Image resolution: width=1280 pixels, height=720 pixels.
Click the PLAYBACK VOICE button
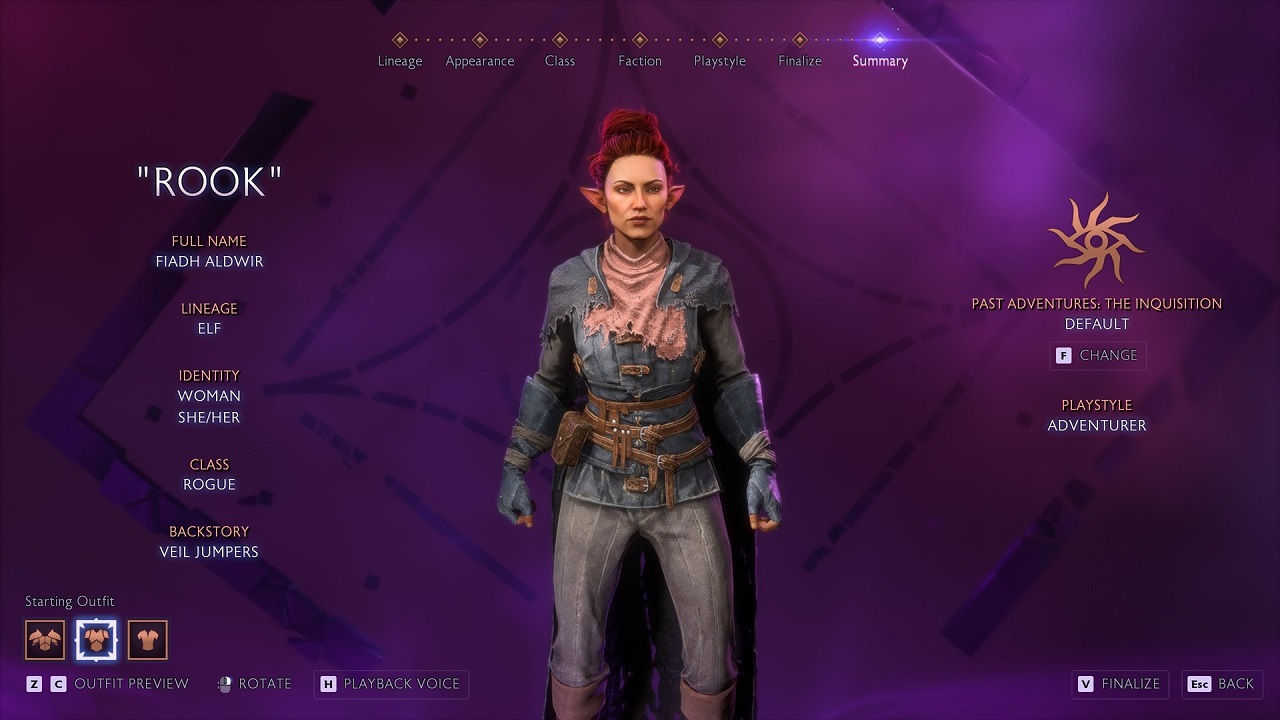(x=390, y=684)
